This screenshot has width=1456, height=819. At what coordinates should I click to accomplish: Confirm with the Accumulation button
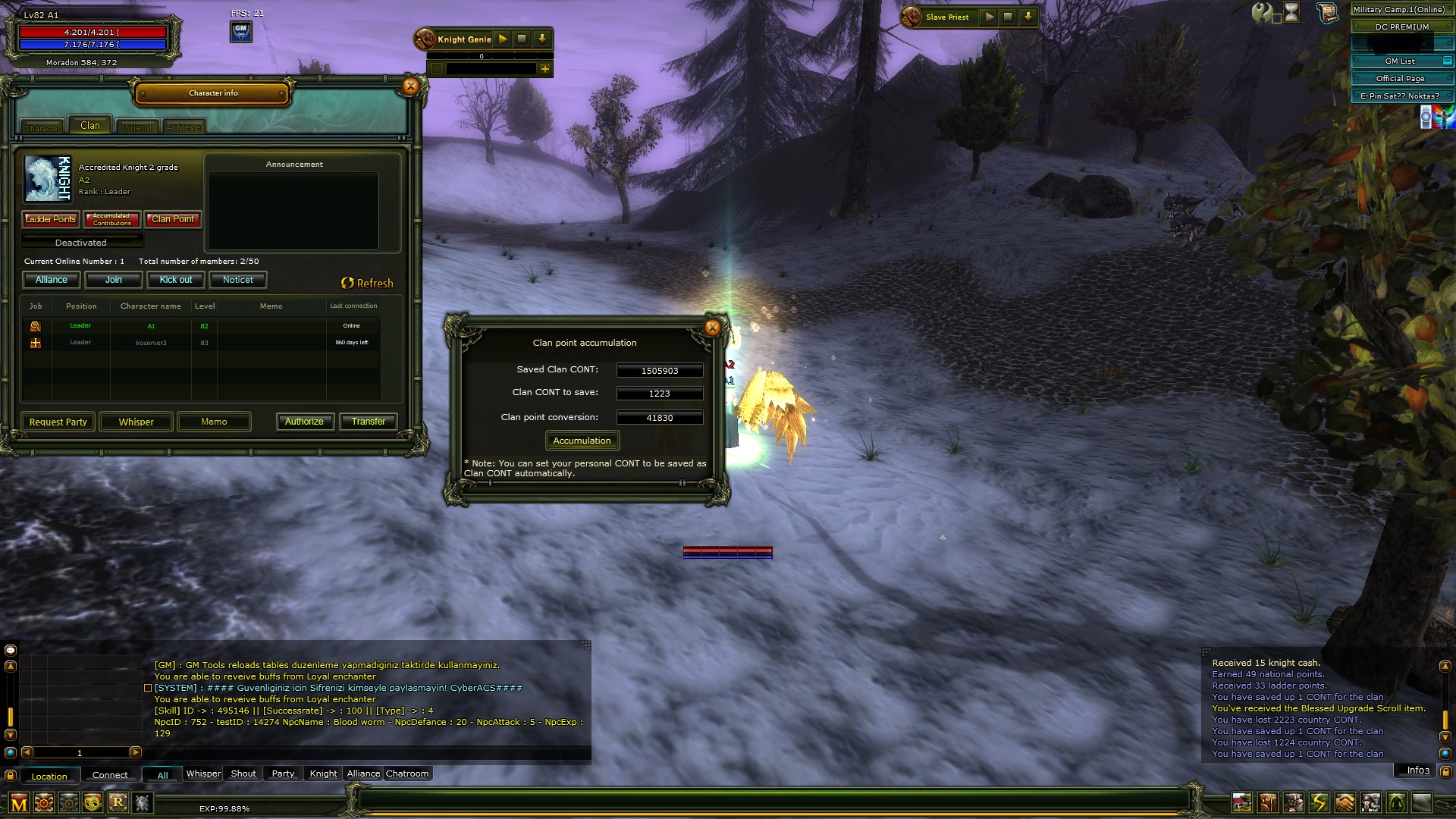pos(582,441)
